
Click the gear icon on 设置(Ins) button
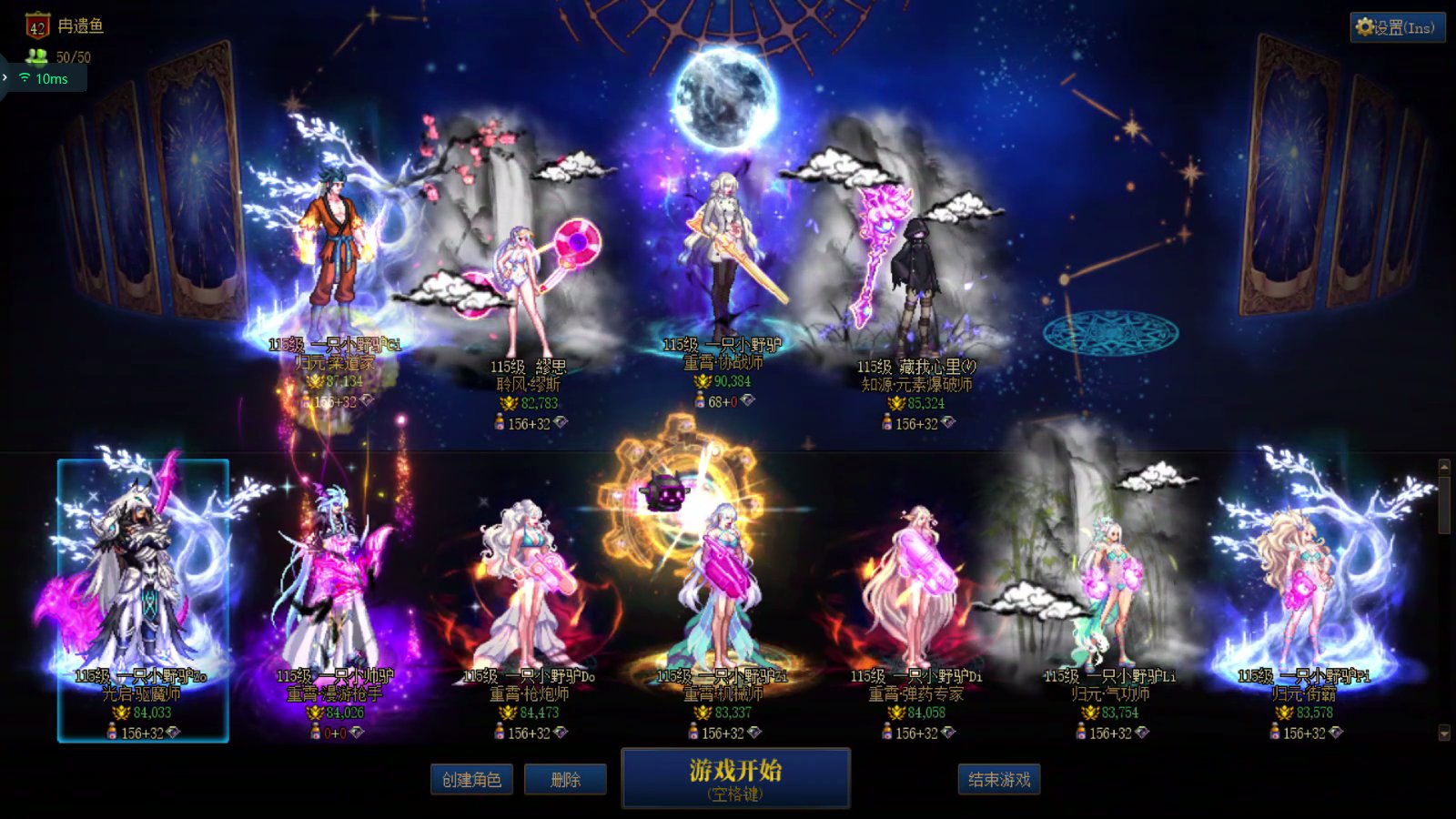point(1365,27)
